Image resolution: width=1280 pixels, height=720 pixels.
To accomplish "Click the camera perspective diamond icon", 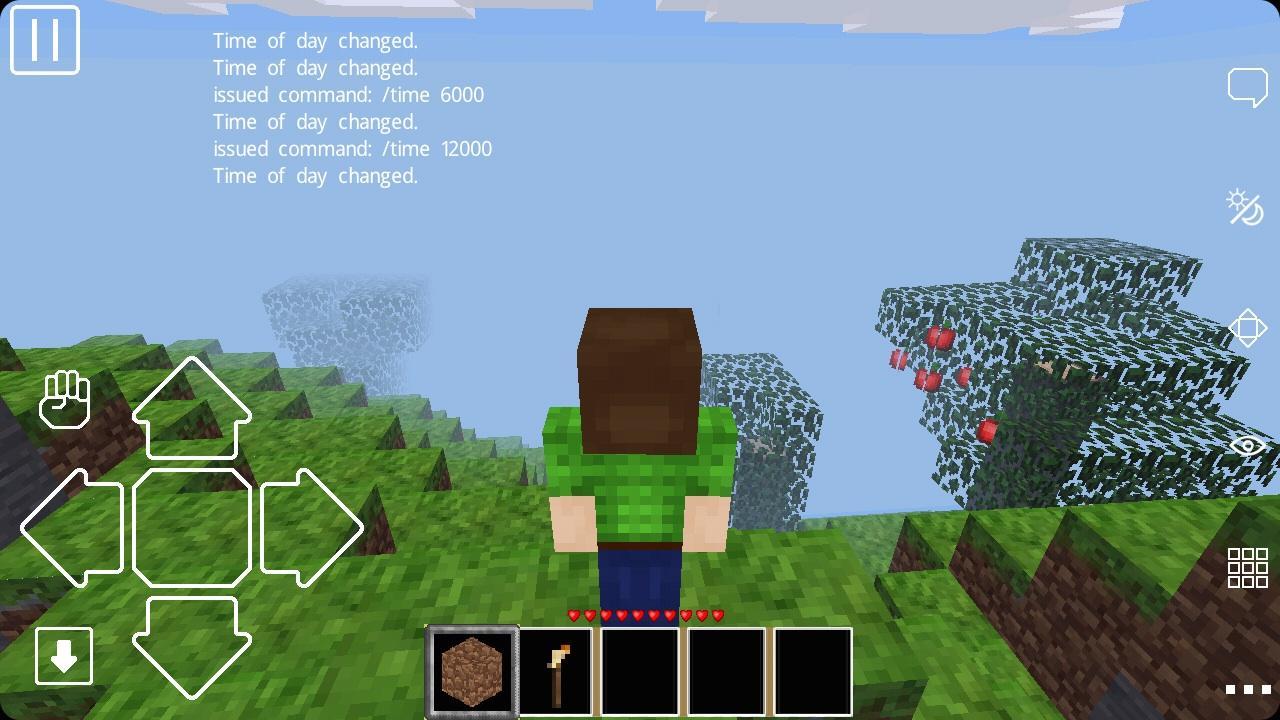I will click(1248, 328).
